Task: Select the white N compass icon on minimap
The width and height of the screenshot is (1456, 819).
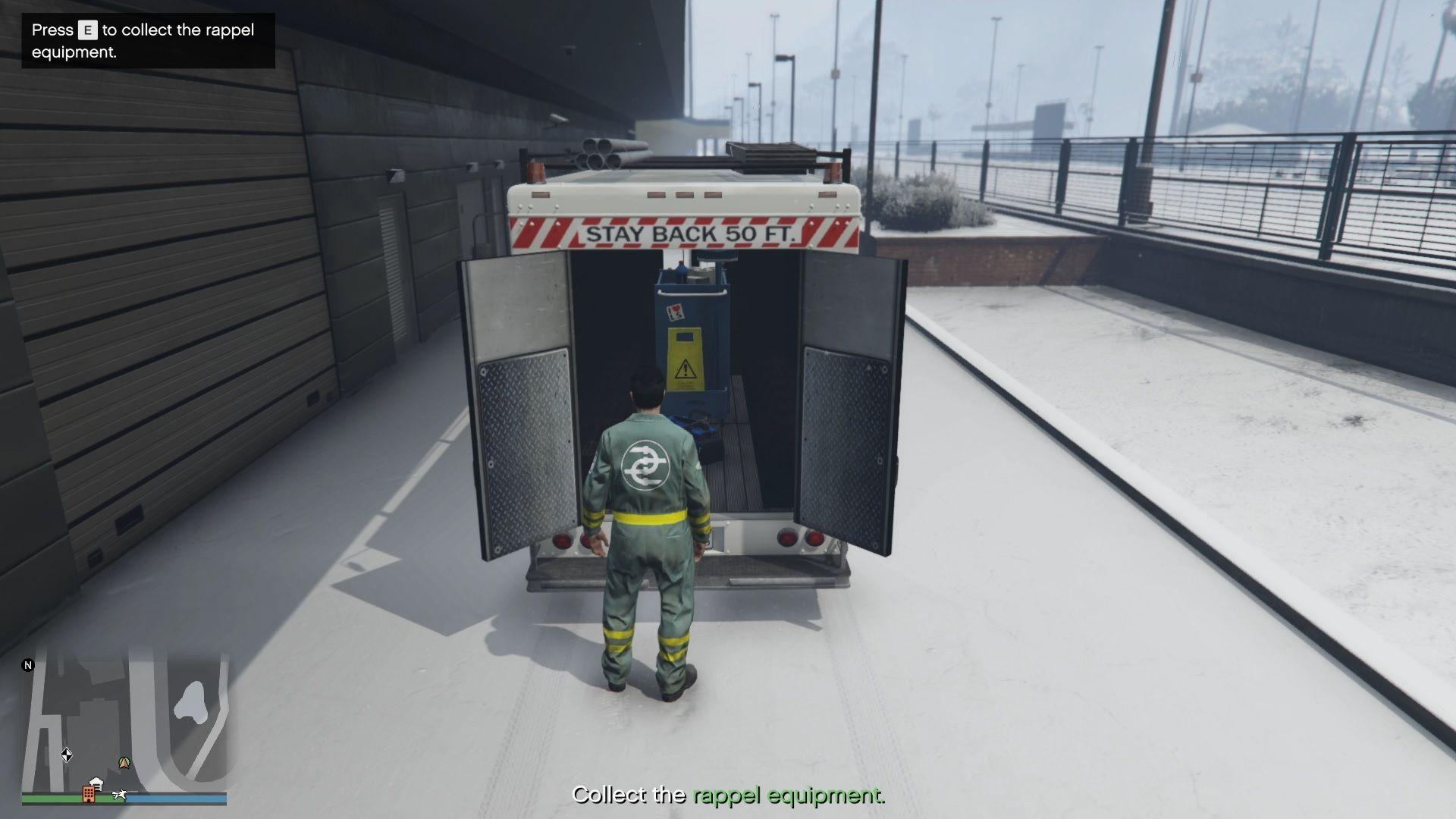Action: pyautogui.click(x=29, y=665)
